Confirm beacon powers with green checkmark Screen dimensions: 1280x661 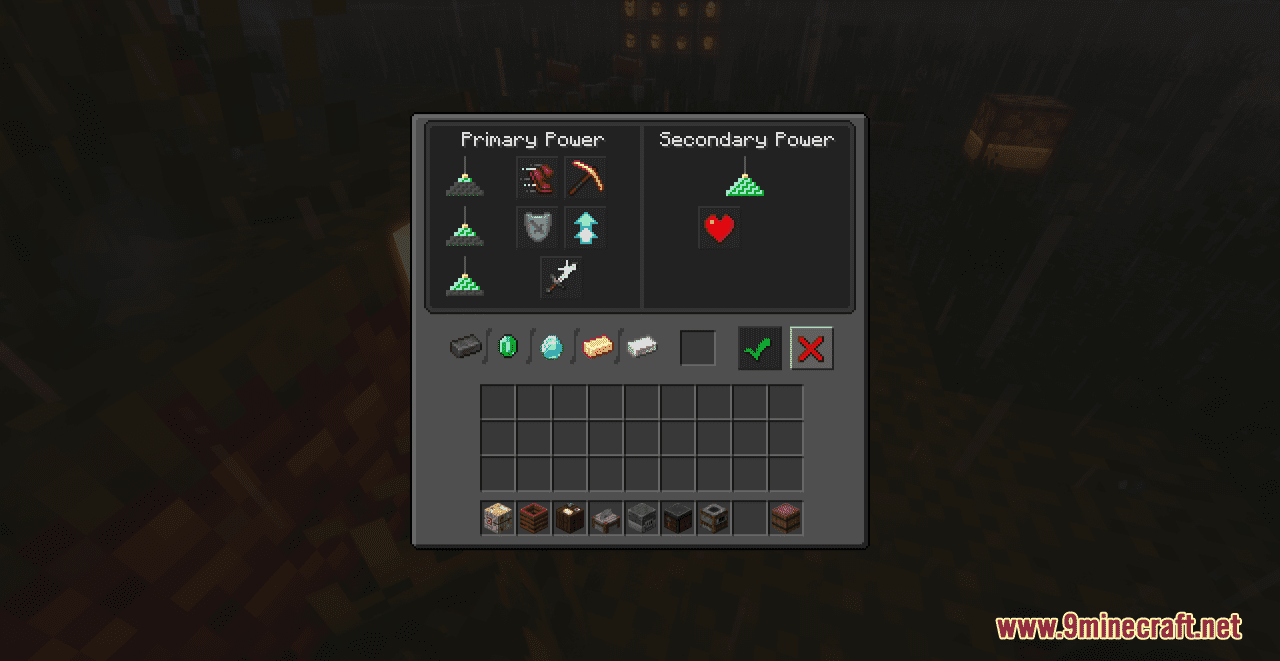(760, 348)
